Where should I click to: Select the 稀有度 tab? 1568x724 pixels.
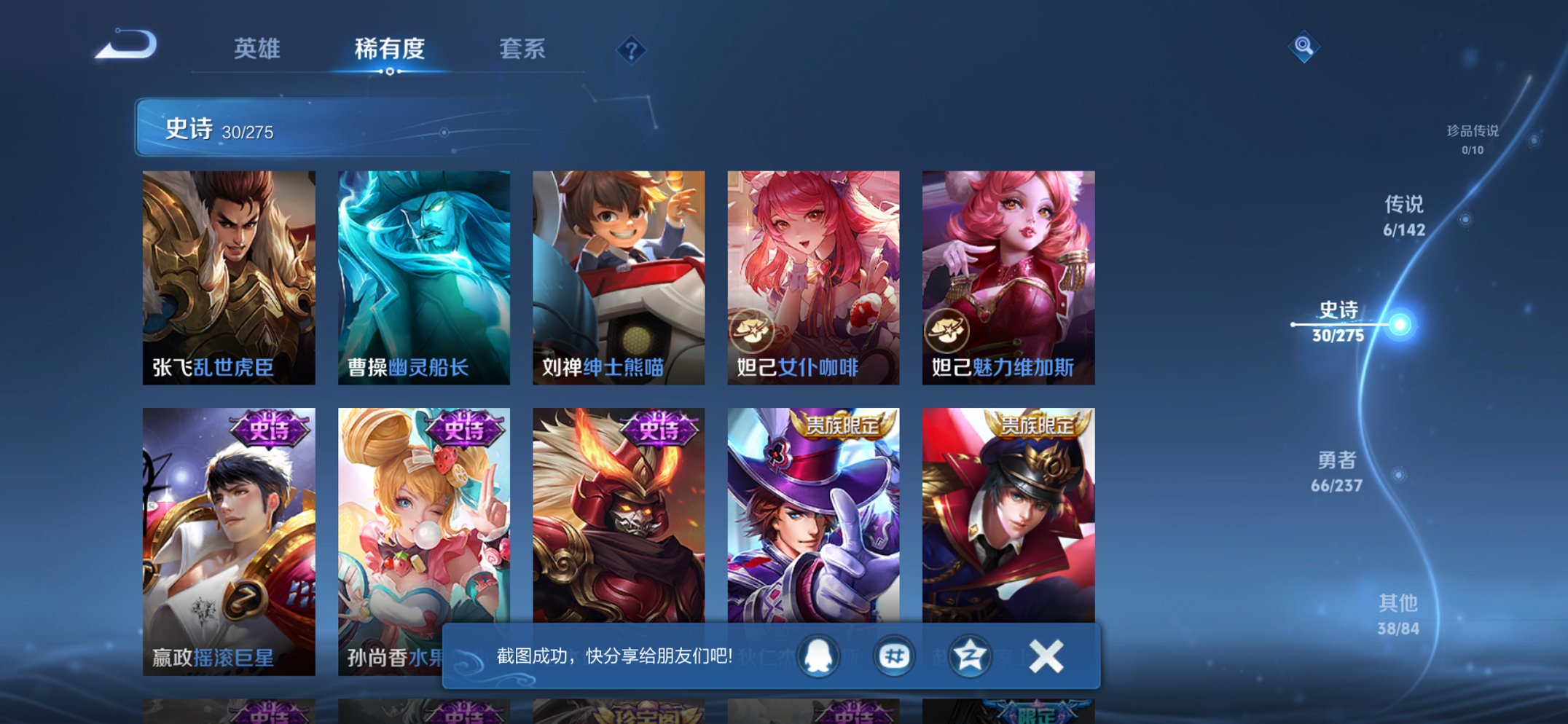point(391,49)
